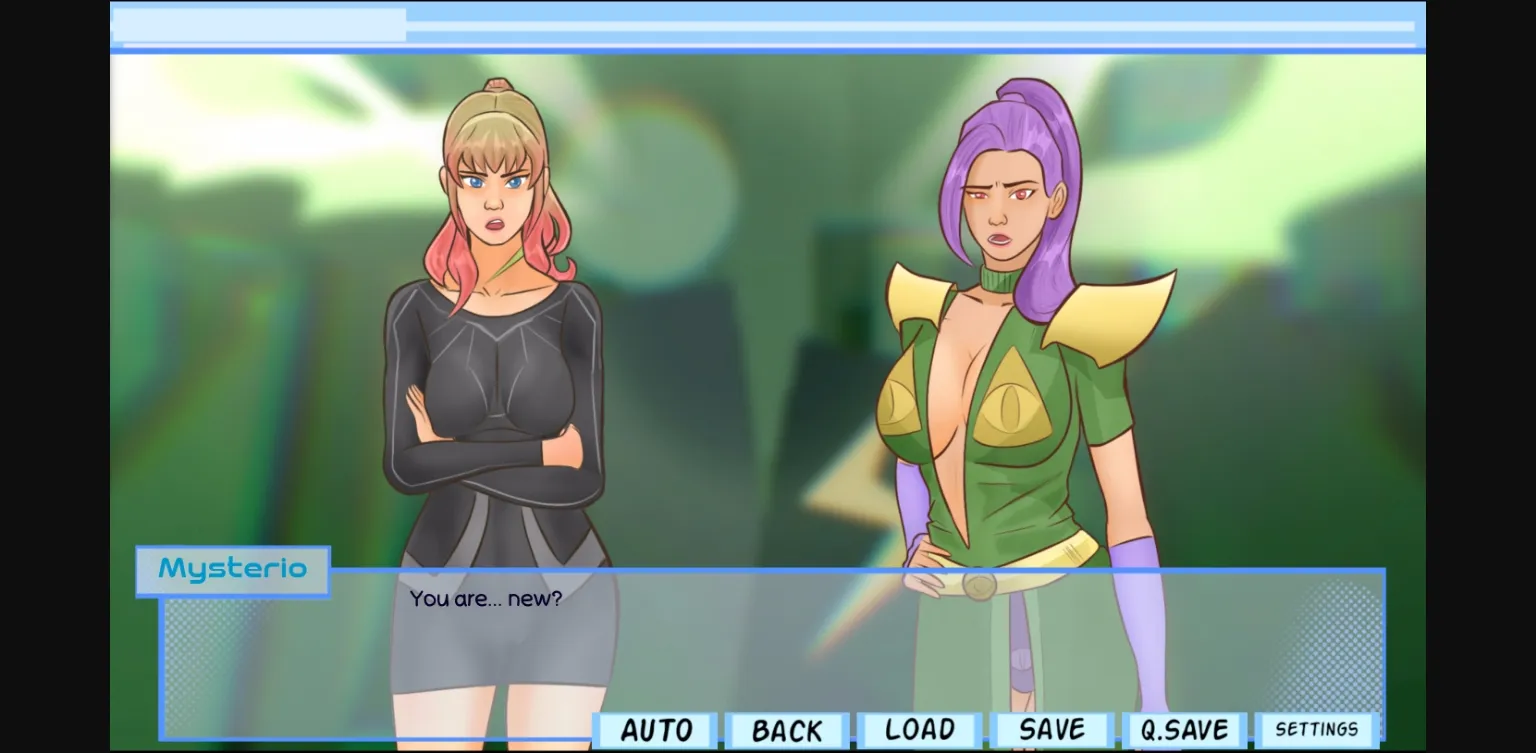Click BACK to rewind dialogue
This screenshot has height=753, width=1536.
(787, 729)
